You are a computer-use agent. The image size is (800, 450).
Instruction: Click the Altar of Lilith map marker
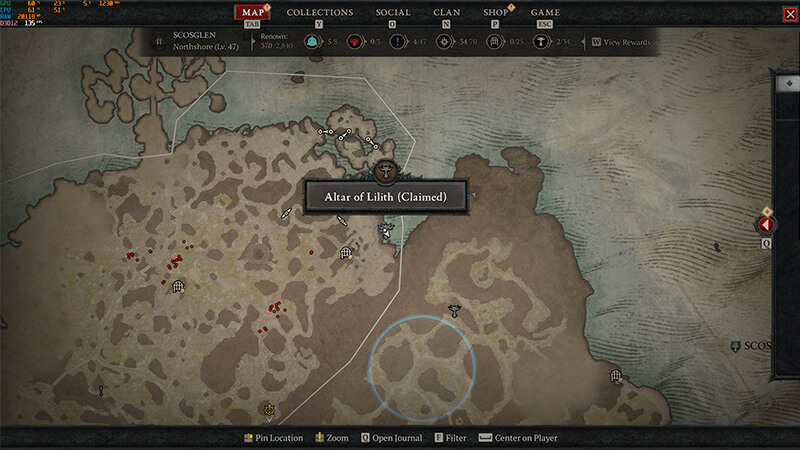coord(386,169)
